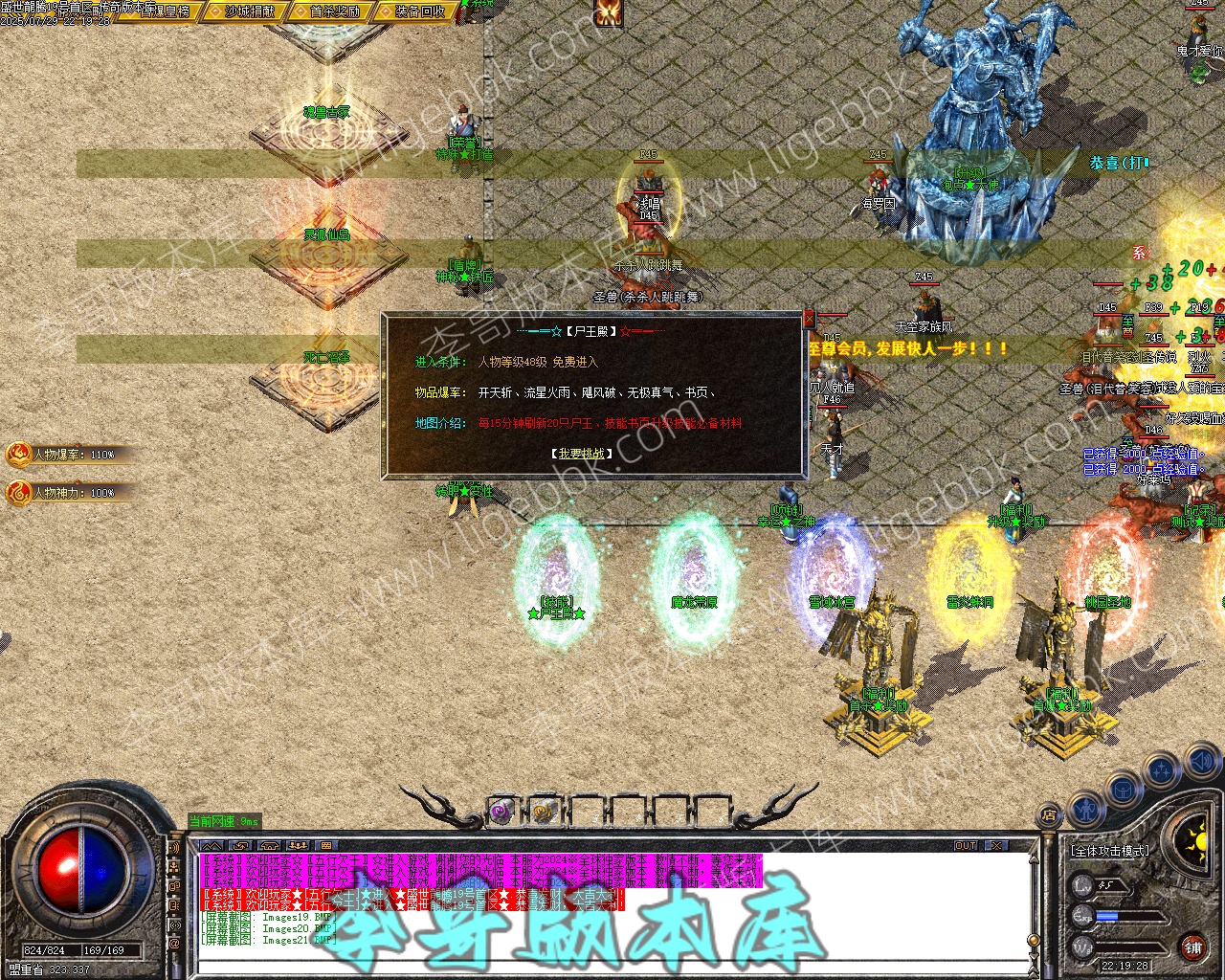Close the game with the X button
This screenshot has height=980, width=1225.
(997, 846)
